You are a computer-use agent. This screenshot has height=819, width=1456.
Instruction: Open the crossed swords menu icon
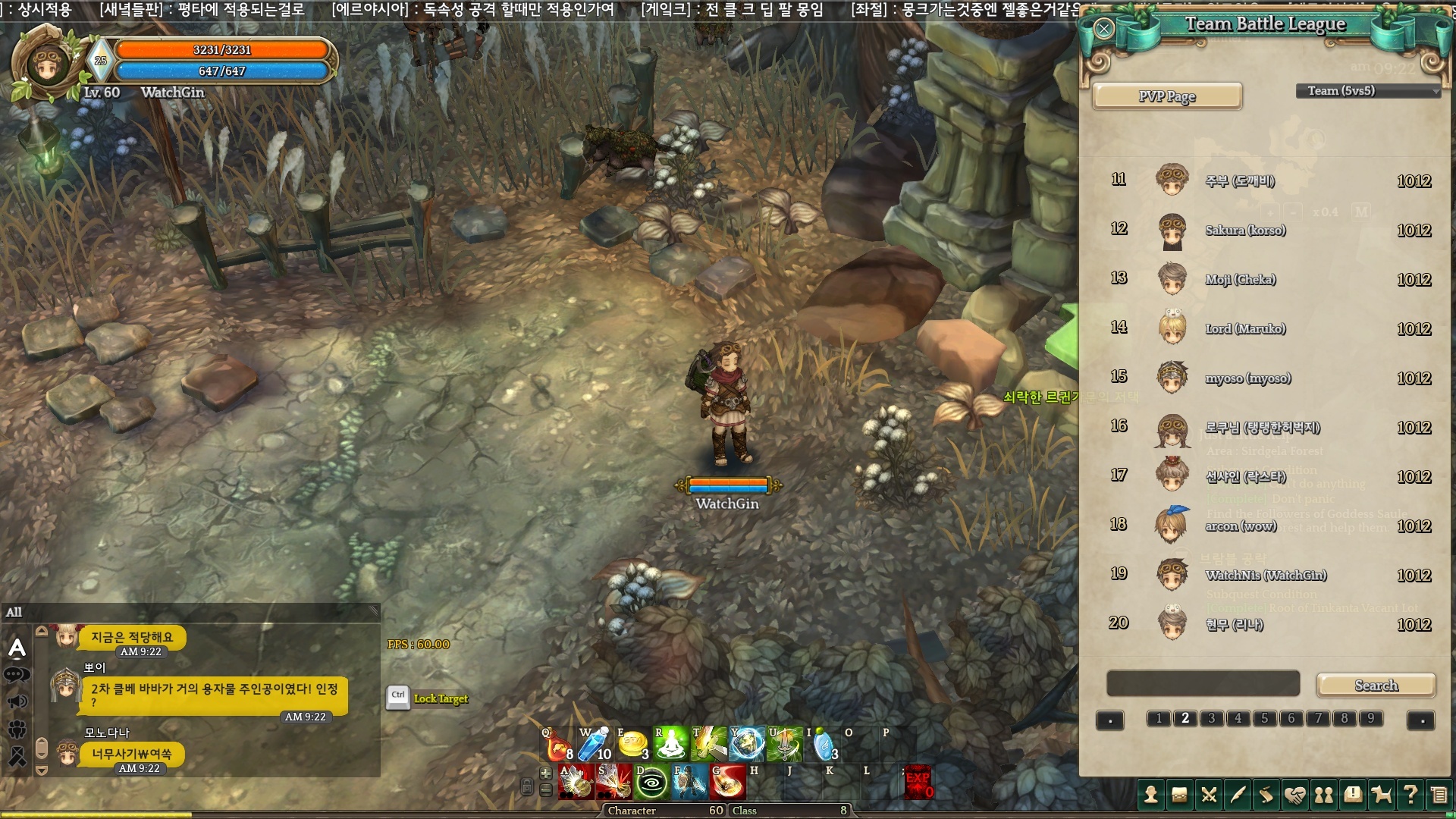1209,795
